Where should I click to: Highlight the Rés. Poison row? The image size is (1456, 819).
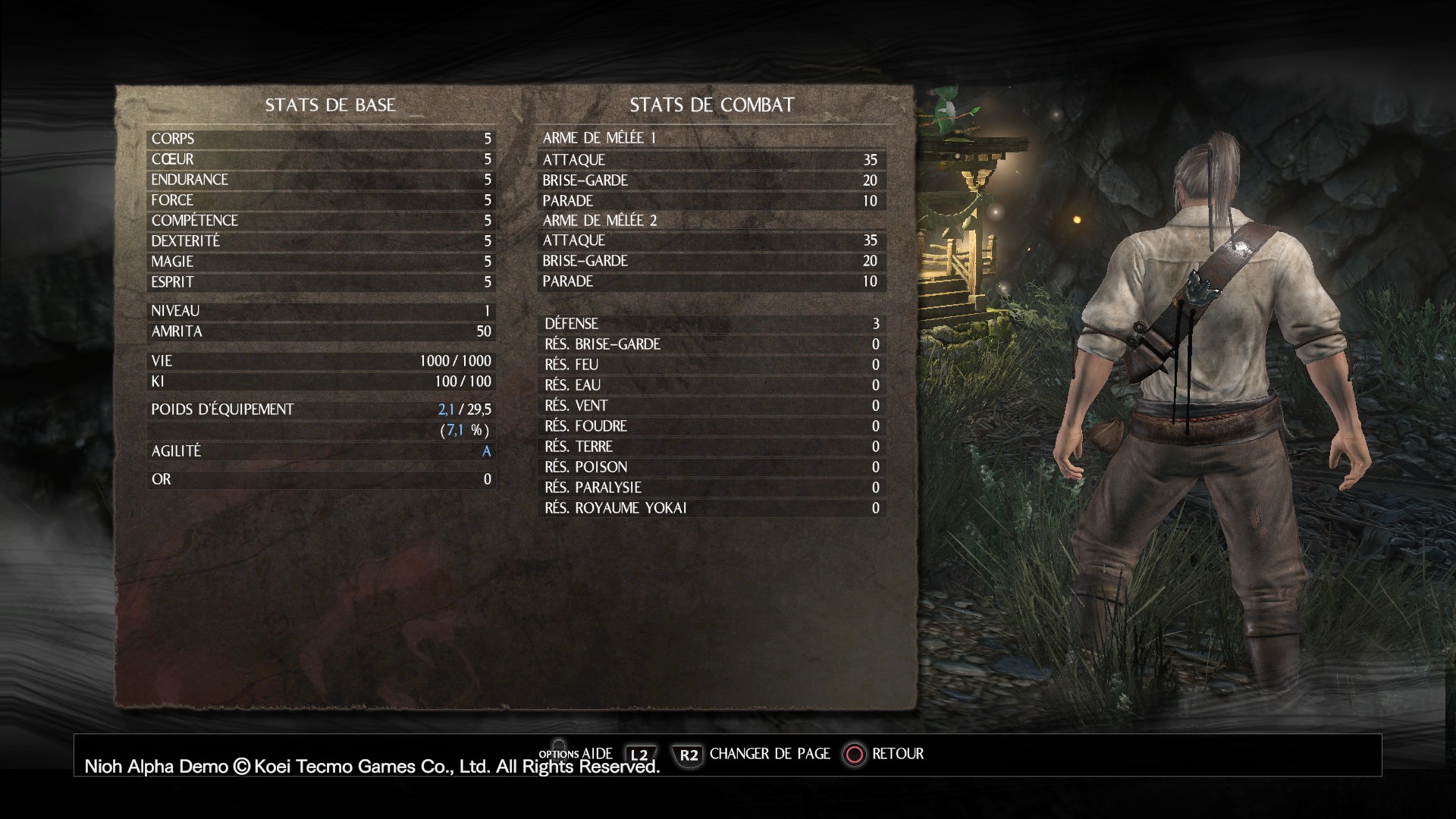[711, 467]
